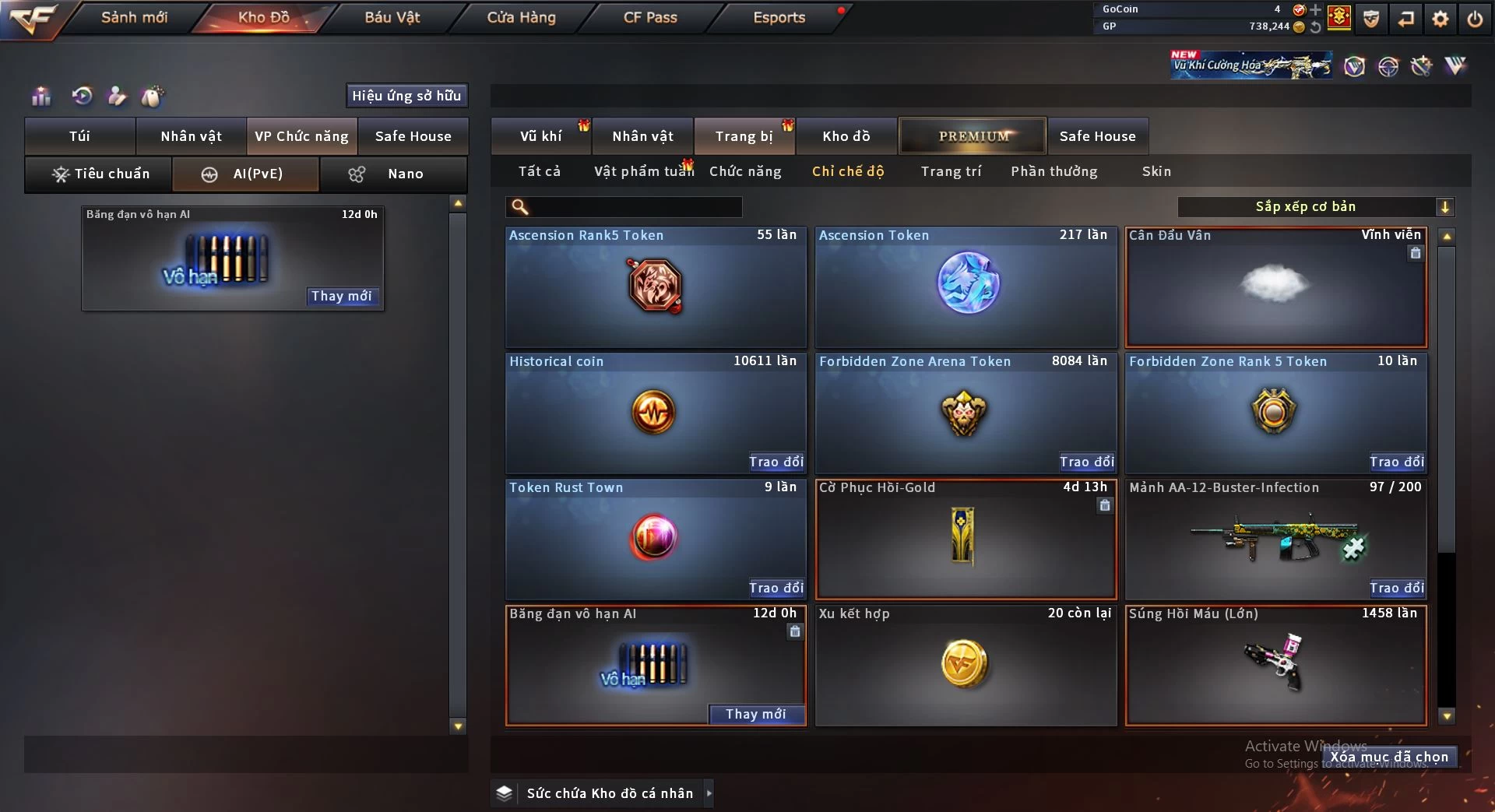
Task: Open the CF Pass page
Action: [650, 17]
